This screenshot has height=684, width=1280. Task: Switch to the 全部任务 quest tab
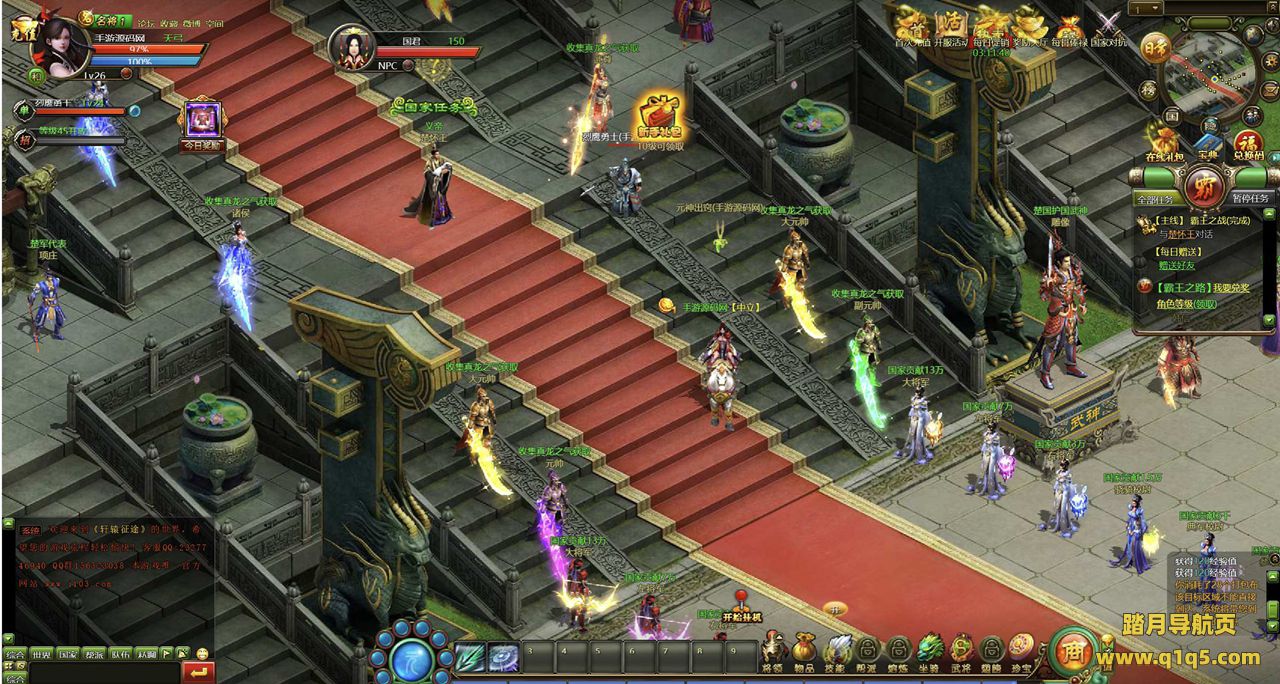click(x=1153, y=199)
